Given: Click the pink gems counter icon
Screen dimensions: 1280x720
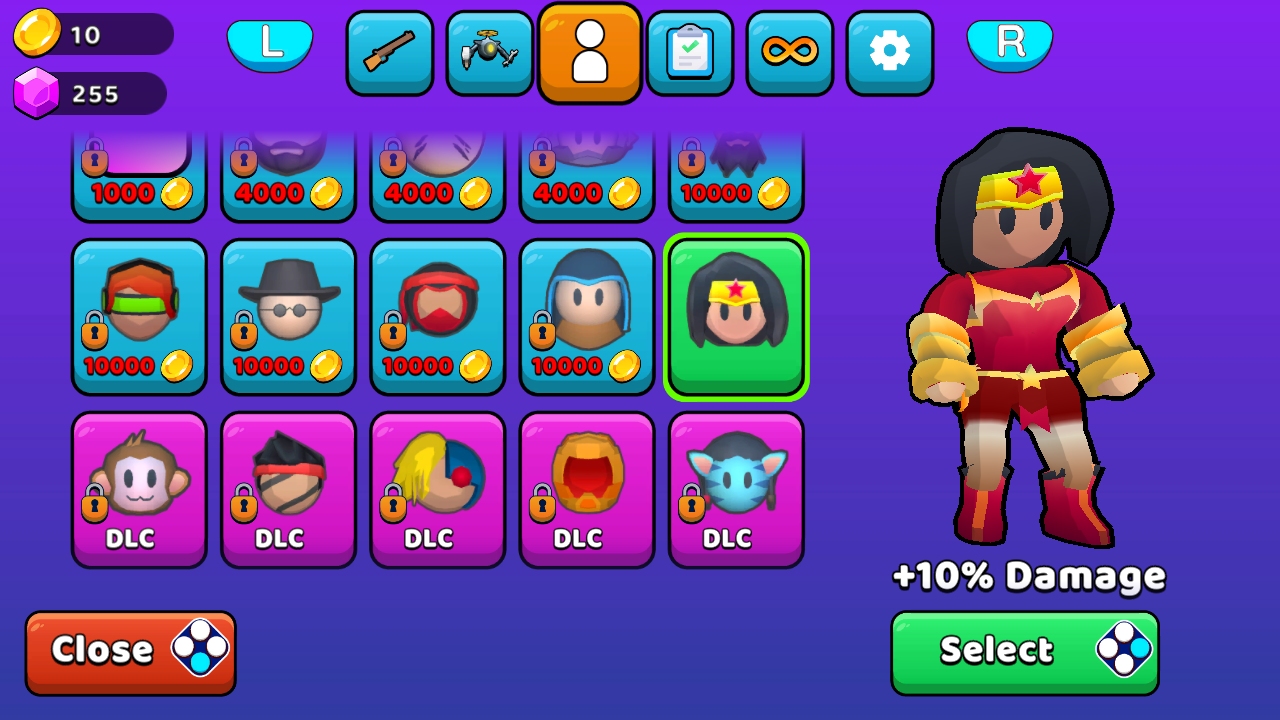Looking at the screenshot, I should tap(34, 92).
